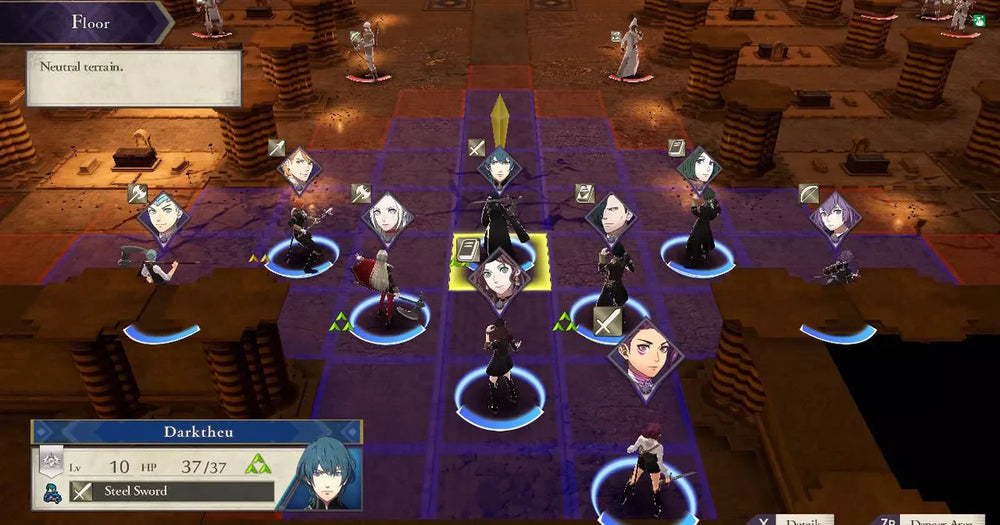The image size is (1000, 525).
Task: Pick Petra's portrait with the sword icon
Action: [645, 358]
